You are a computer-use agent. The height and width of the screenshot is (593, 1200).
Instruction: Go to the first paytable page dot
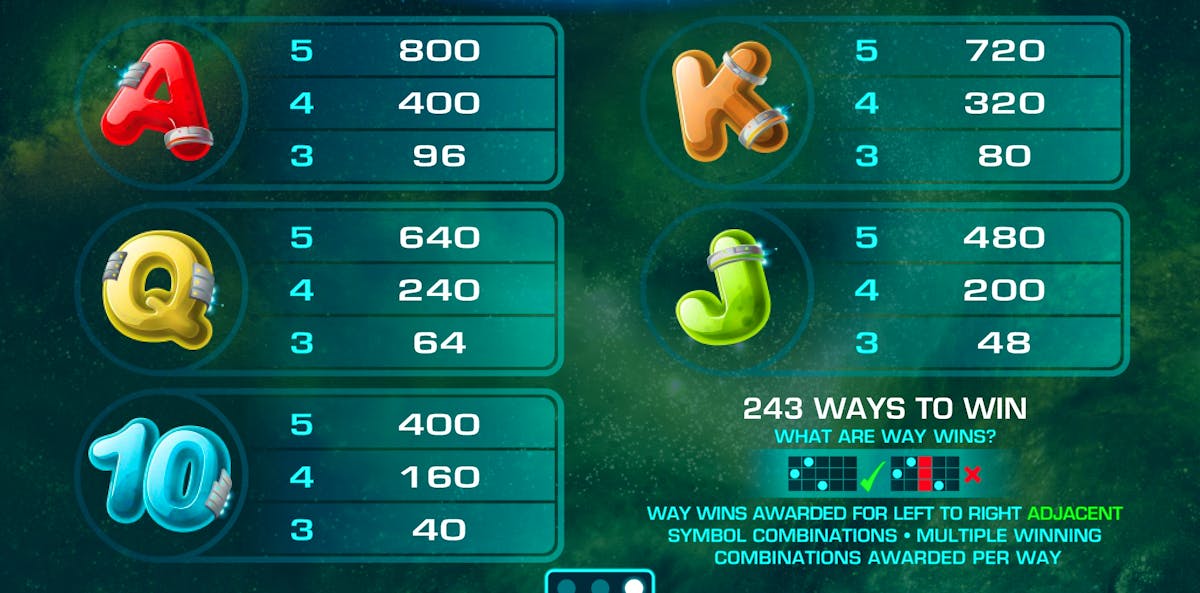point(568,587)
